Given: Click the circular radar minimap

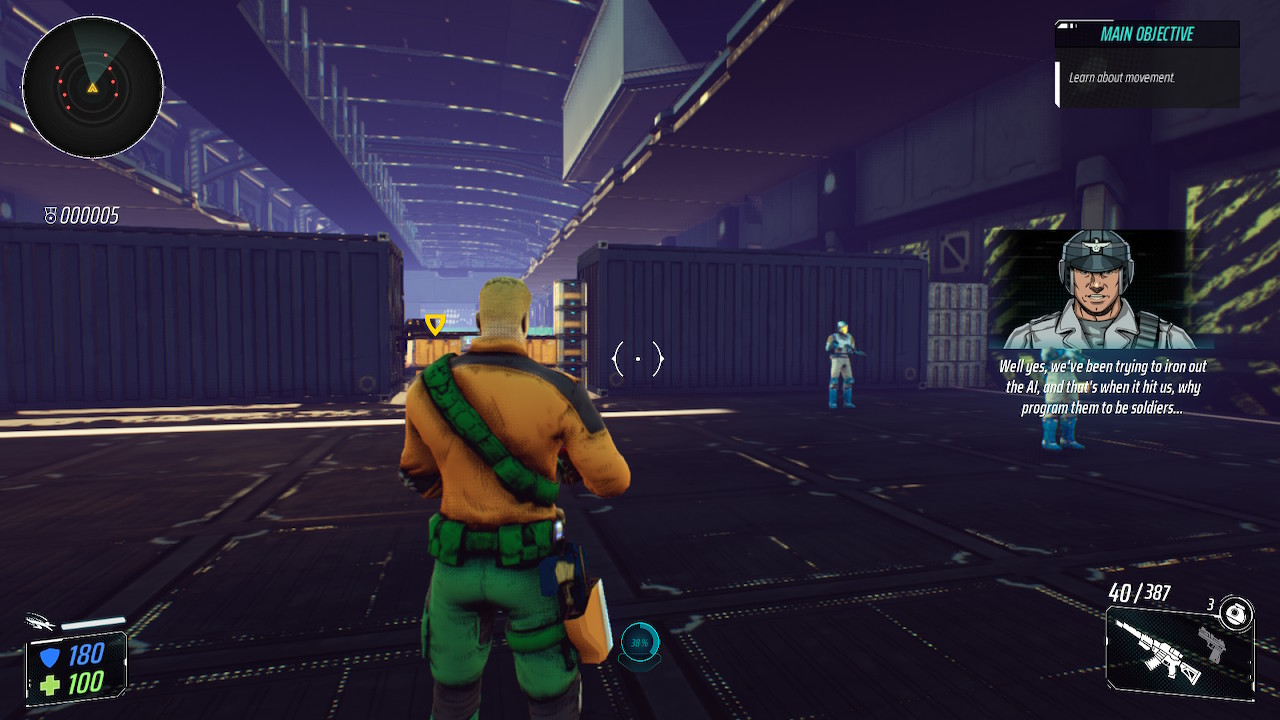Looking at the screenshot, I should [x=92, y=87].
